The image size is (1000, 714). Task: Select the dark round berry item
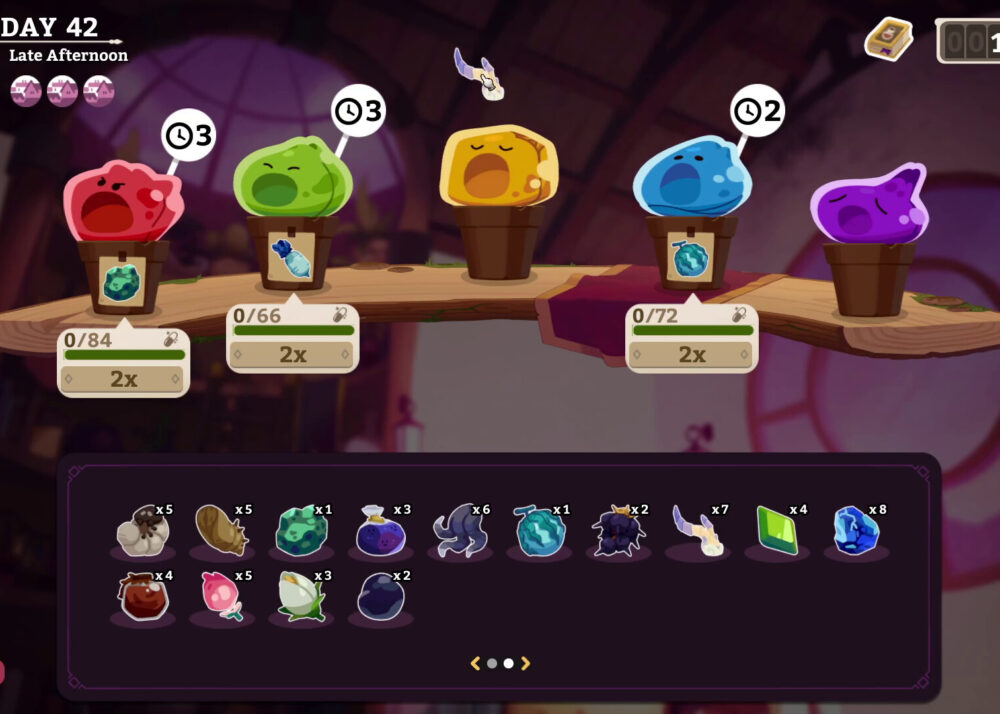click(x=380, y=597)
